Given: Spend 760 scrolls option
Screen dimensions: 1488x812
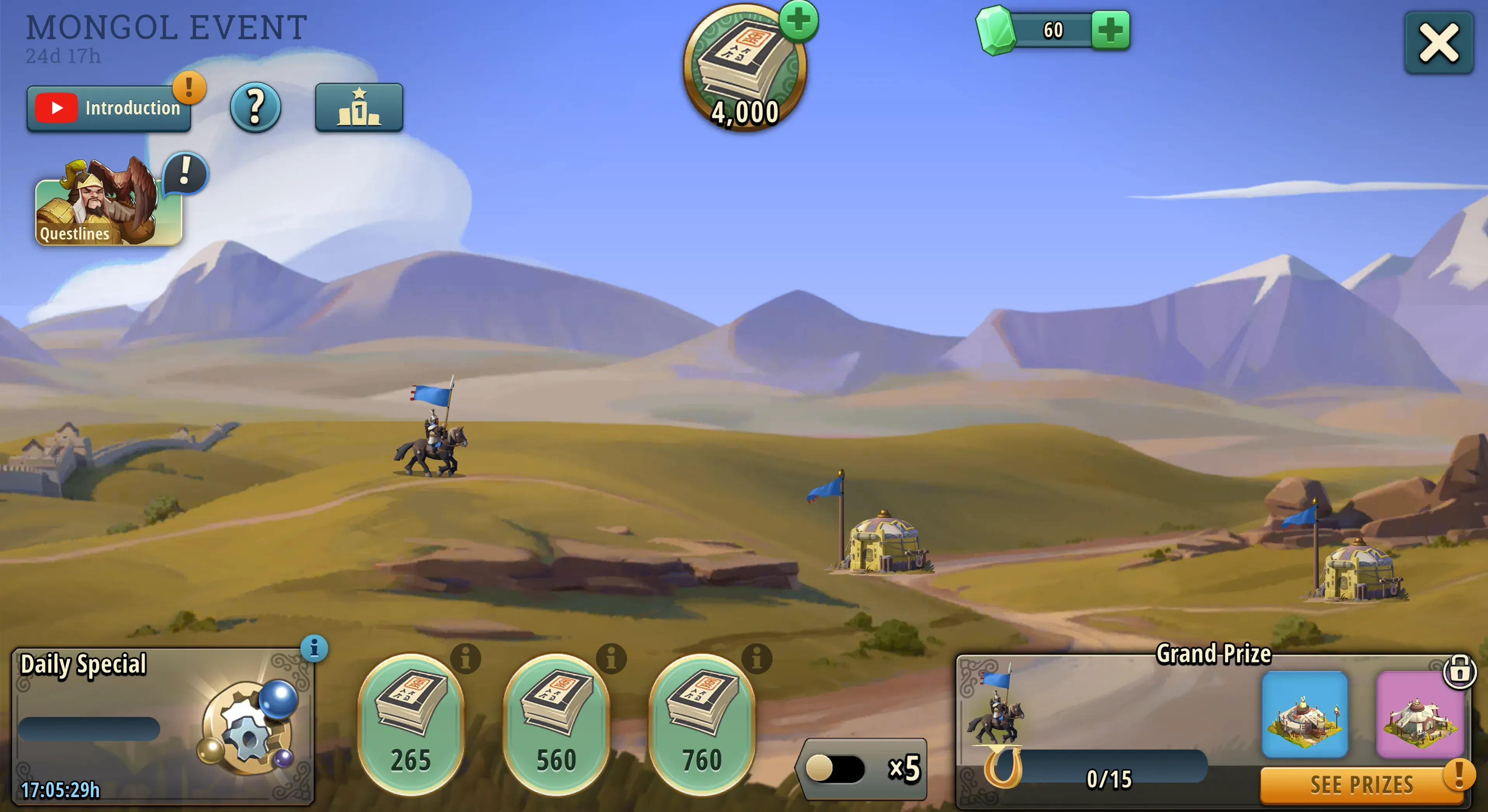Looking at the screenshot, I should point(702,725).
